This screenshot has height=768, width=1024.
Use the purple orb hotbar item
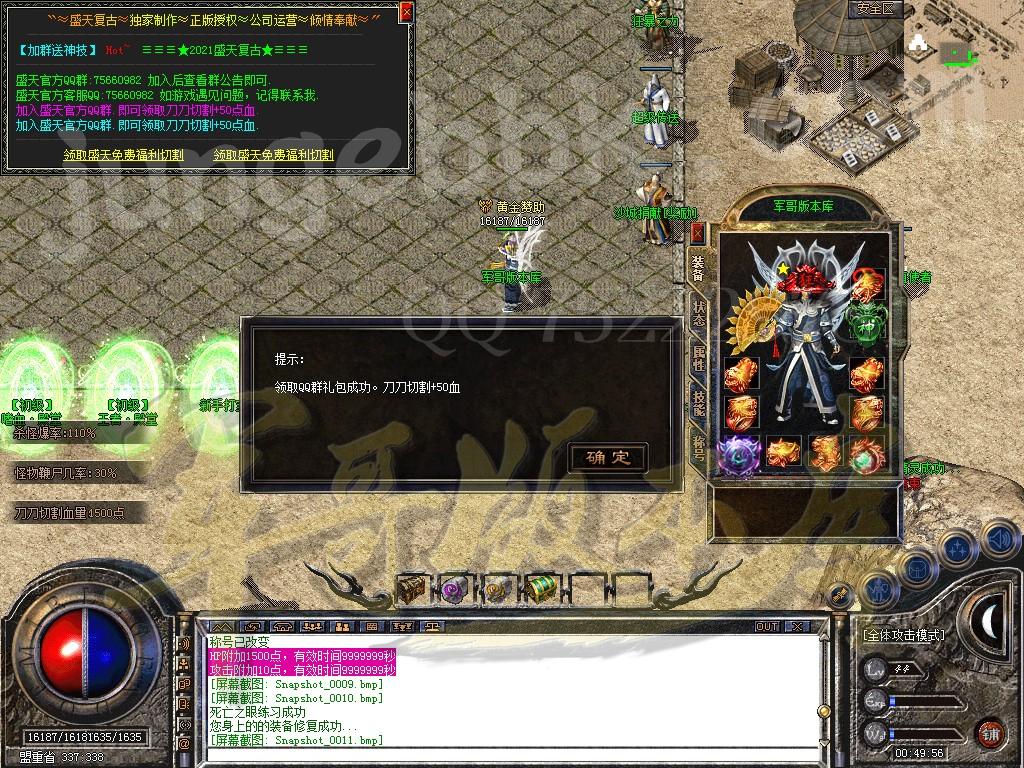coord(455,589)
